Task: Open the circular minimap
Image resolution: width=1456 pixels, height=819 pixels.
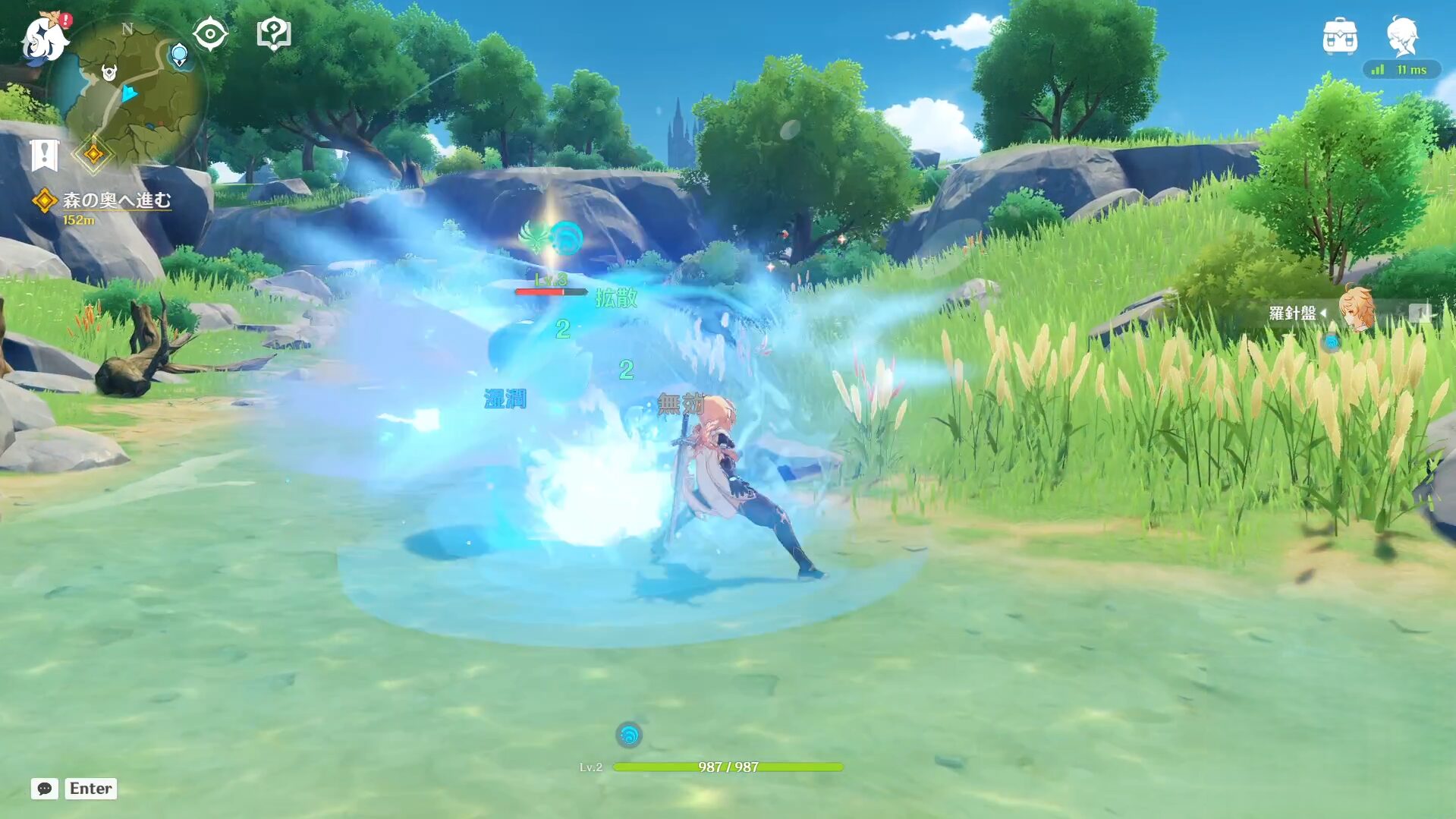Action: coord(129,91)
